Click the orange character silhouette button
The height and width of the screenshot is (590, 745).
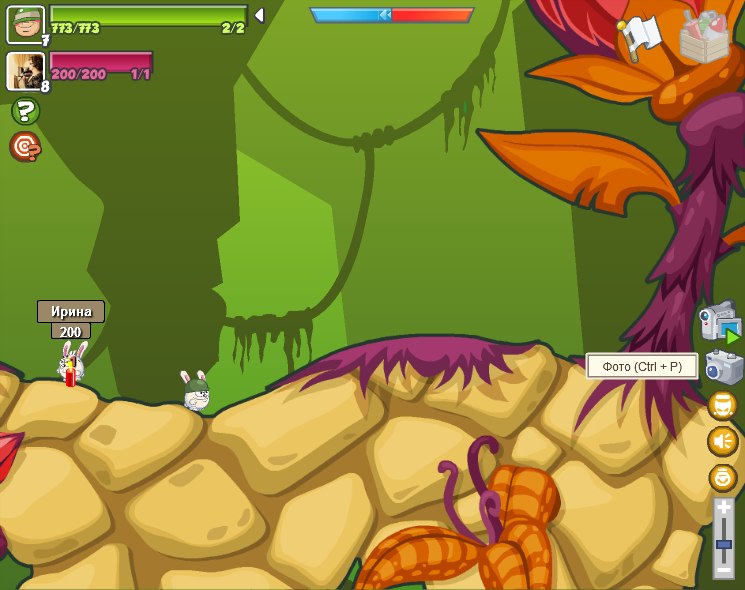click(x=722, y=406)
